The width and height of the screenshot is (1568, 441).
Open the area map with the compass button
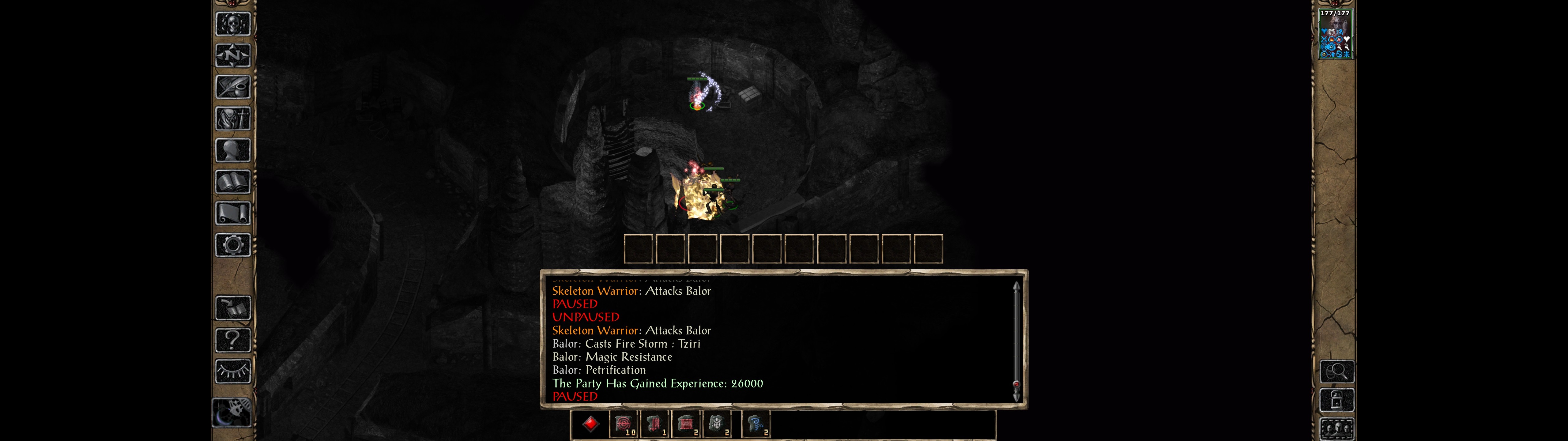point(233,56)
